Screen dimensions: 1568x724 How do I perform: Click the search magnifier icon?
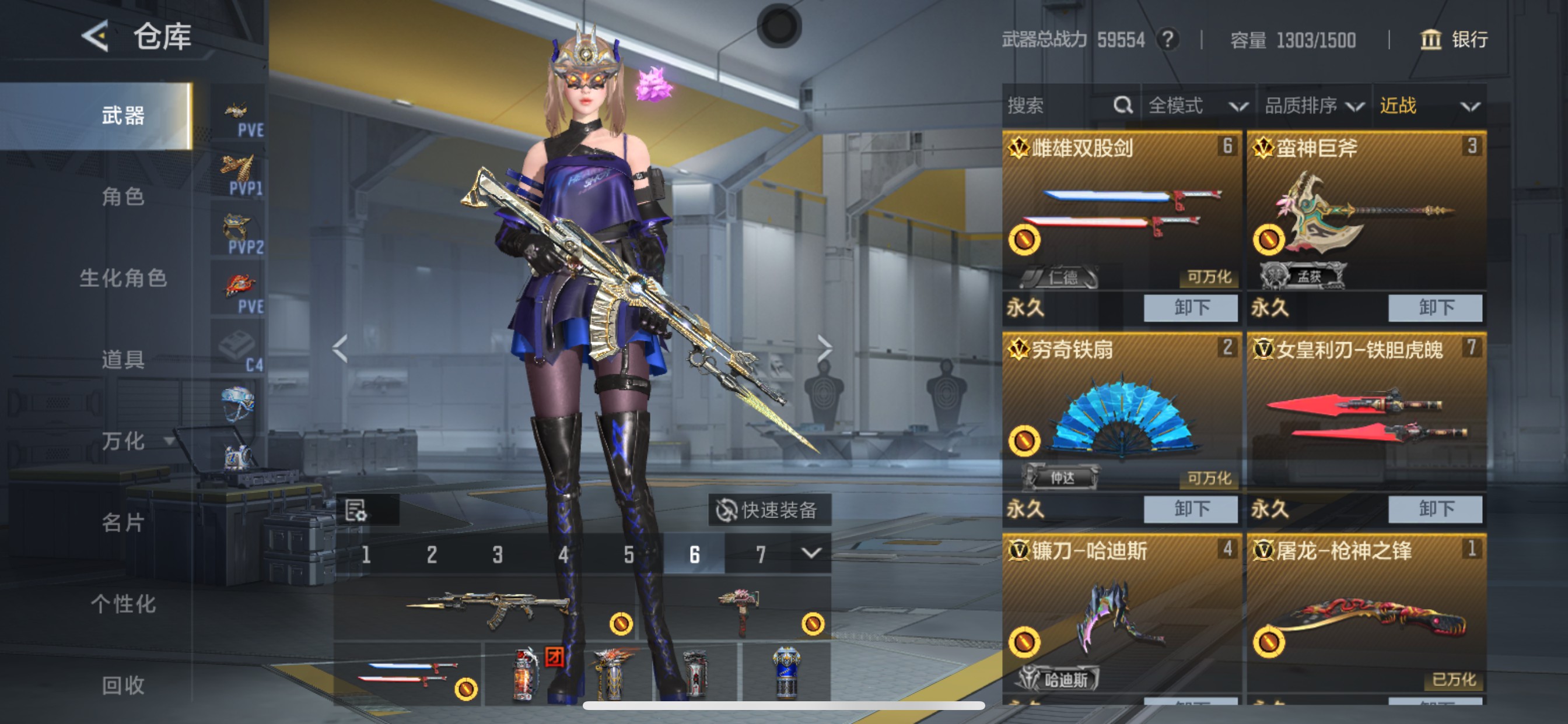[x=1122, y=106]
